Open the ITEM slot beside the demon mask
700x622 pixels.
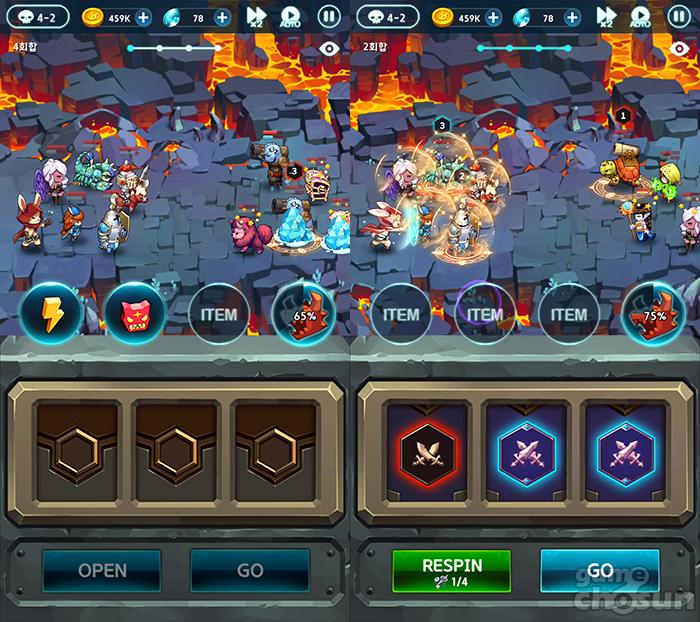pos(219,315)
